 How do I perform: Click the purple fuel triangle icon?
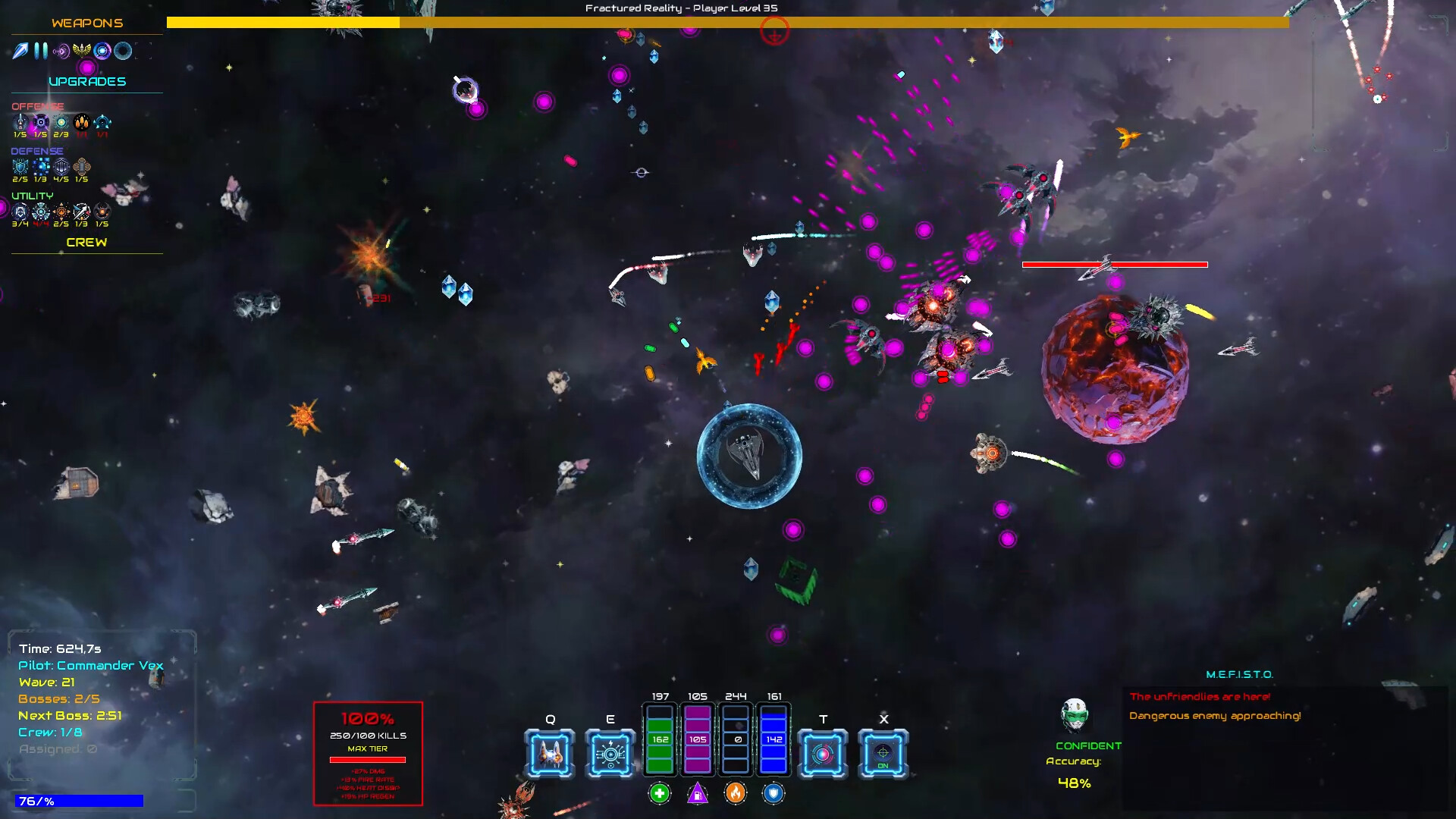pos(698,792)
